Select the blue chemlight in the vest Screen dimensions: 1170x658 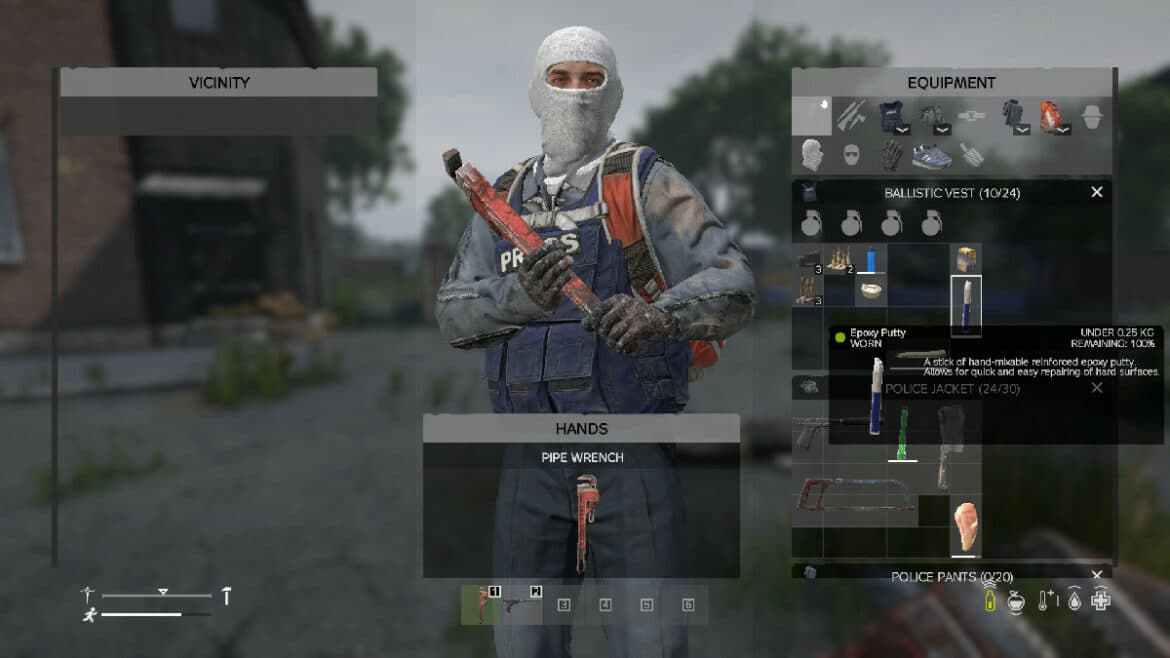pyautogui.click(x=871, y=261)
